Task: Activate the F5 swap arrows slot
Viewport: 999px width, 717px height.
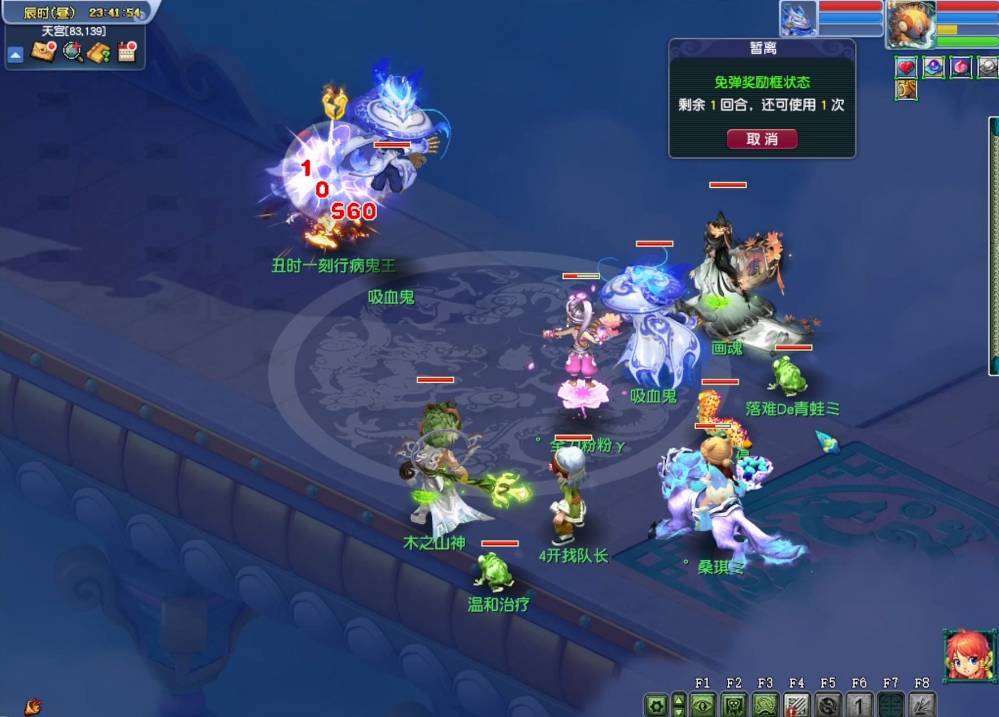Action: pyautogui.click(x=828, y=704)
